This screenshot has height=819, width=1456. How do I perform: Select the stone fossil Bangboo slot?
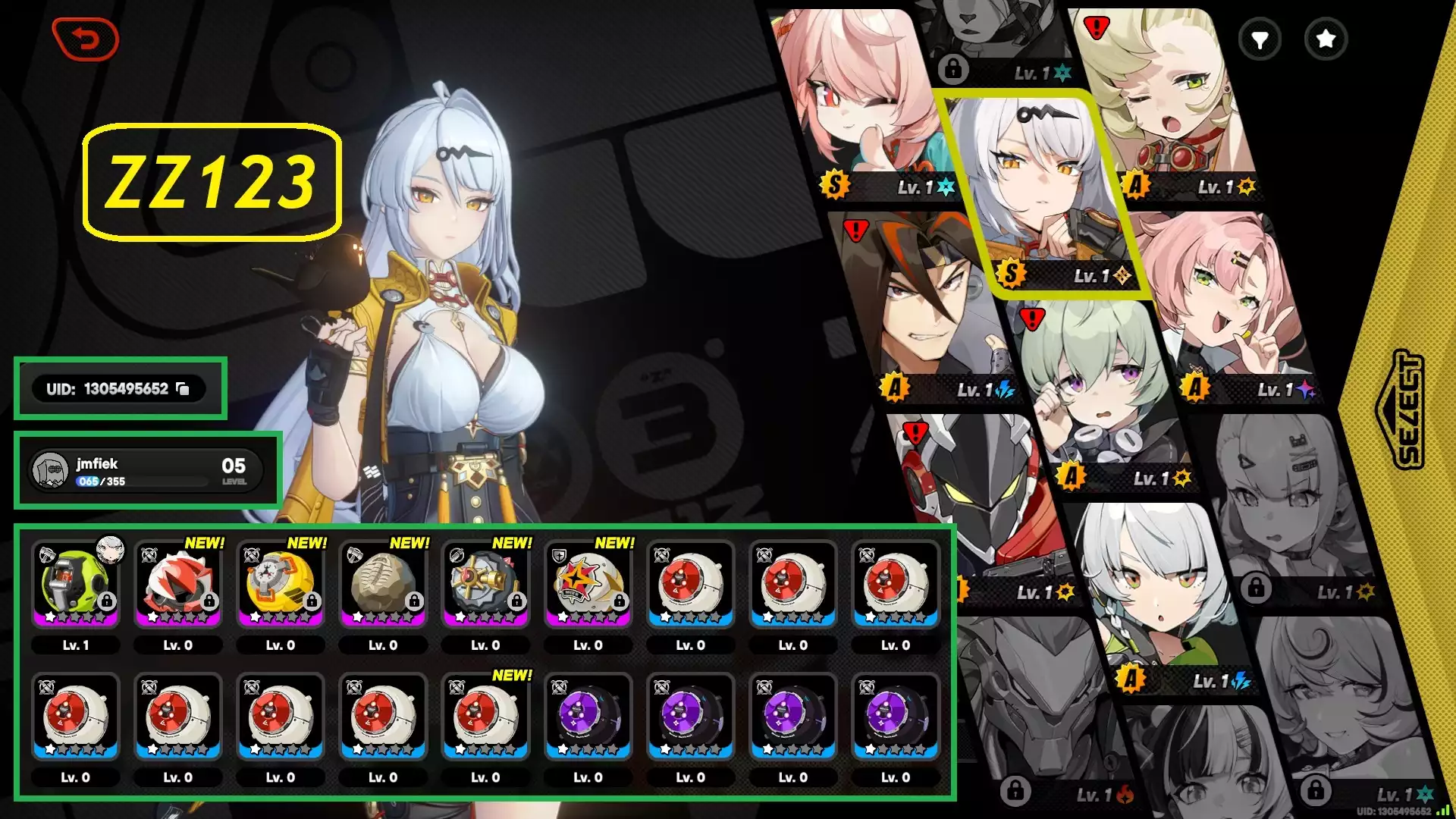tap(383, 584)
